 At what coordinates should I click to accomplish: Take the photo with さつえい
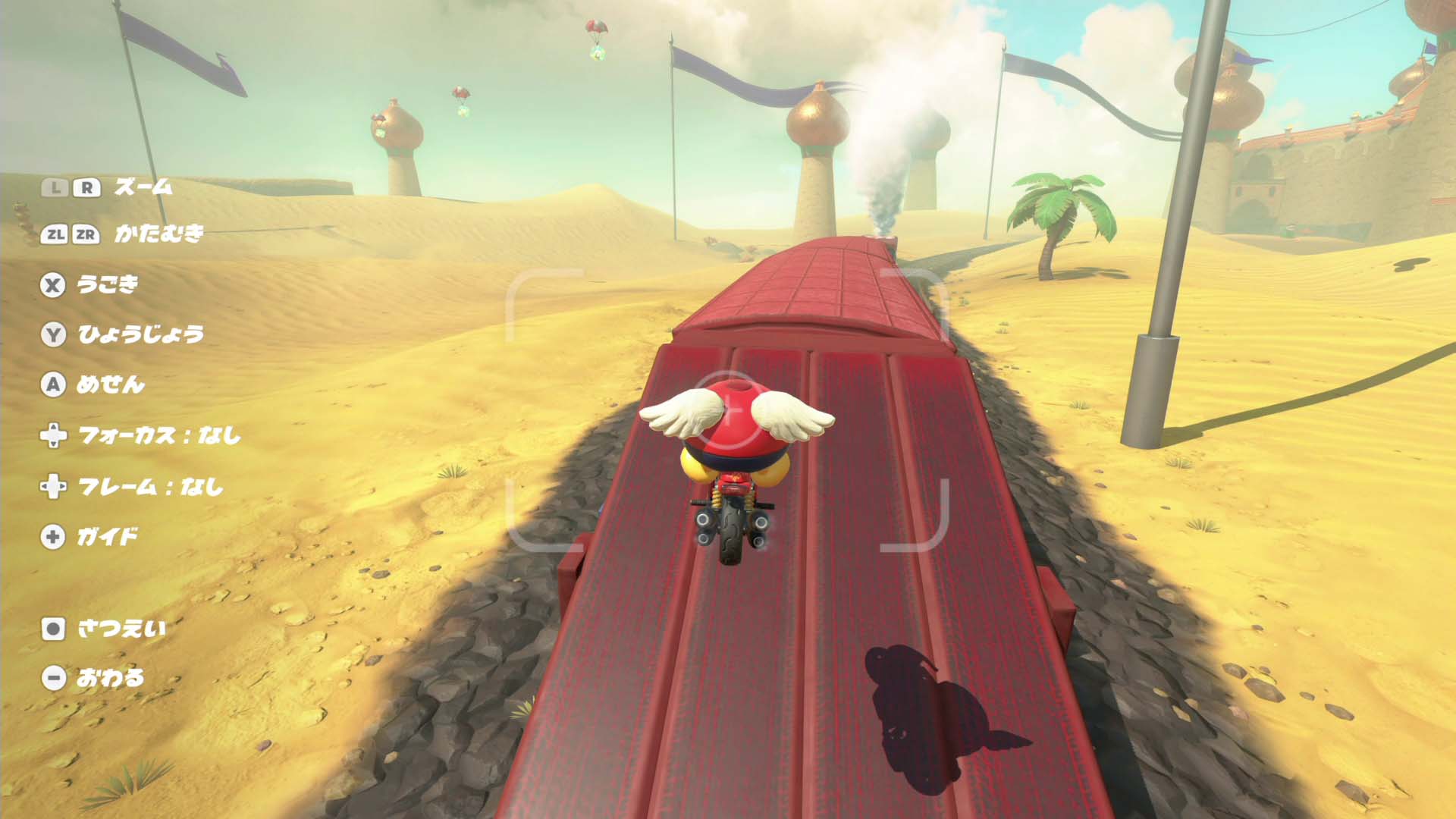(121, 629)
